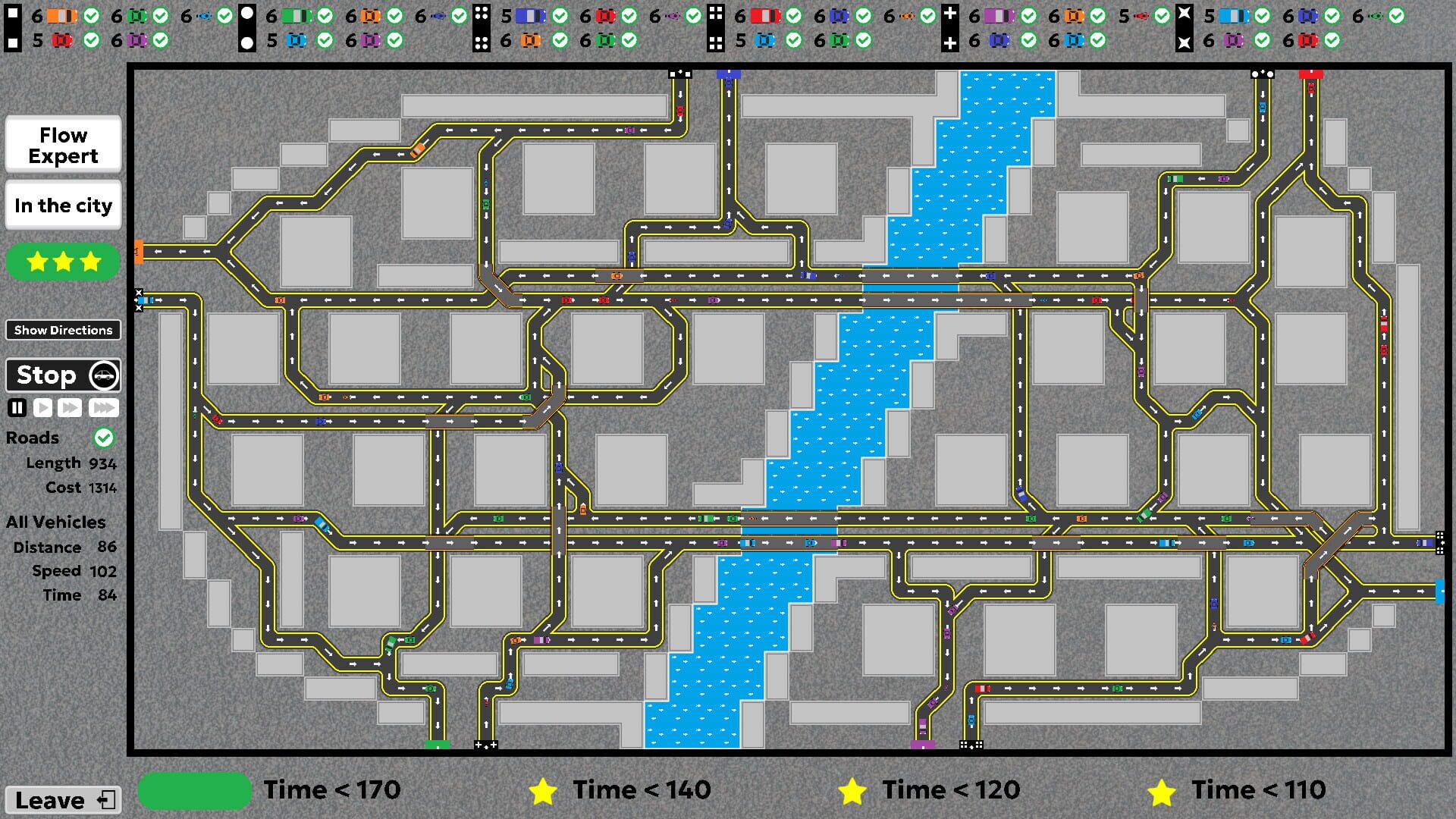Expand directions via Show Directions
The width and height of the screenshot is (1456, 819).
click(x=63, y=330)
